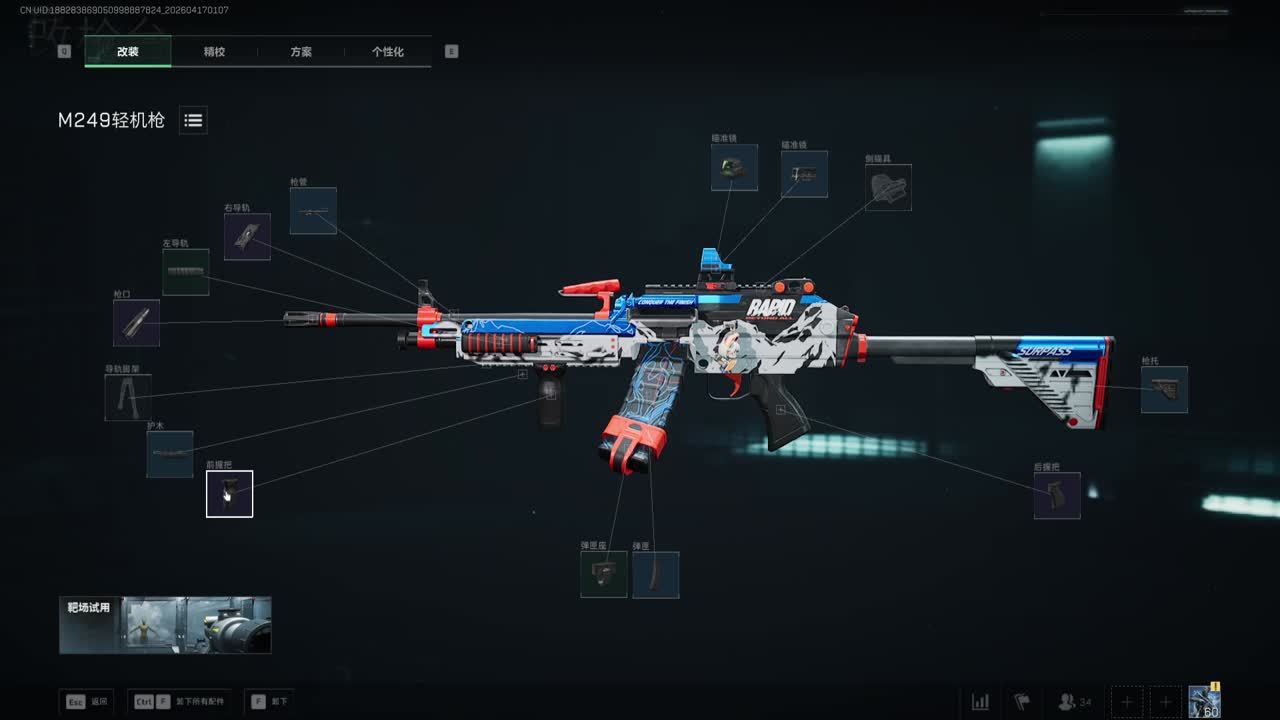Open the 方案 tab
Viewport: 1280px width, 720px height.
[x=301, y=52]
